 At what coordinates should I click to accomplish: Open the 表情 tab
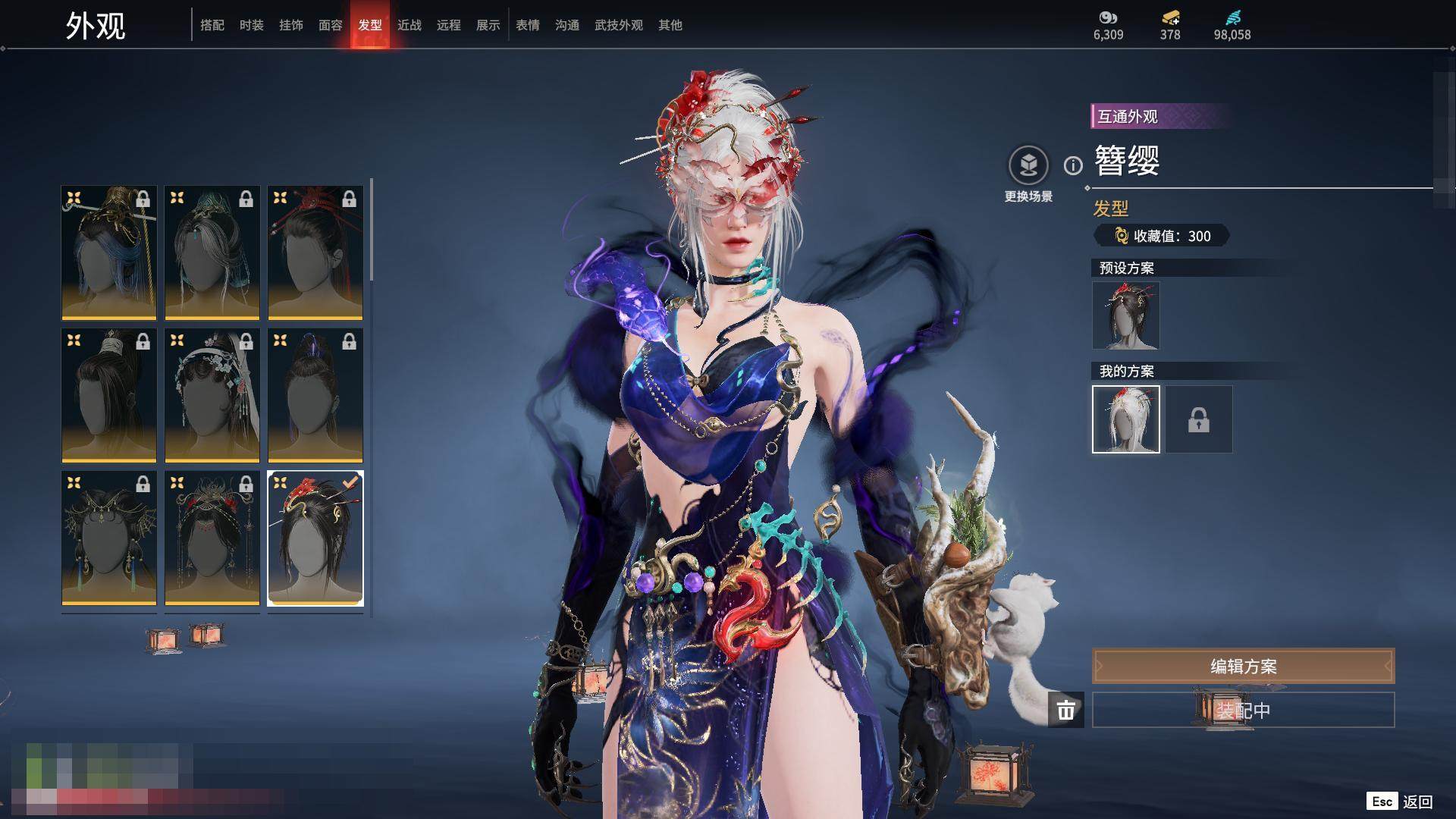[528, 25]
